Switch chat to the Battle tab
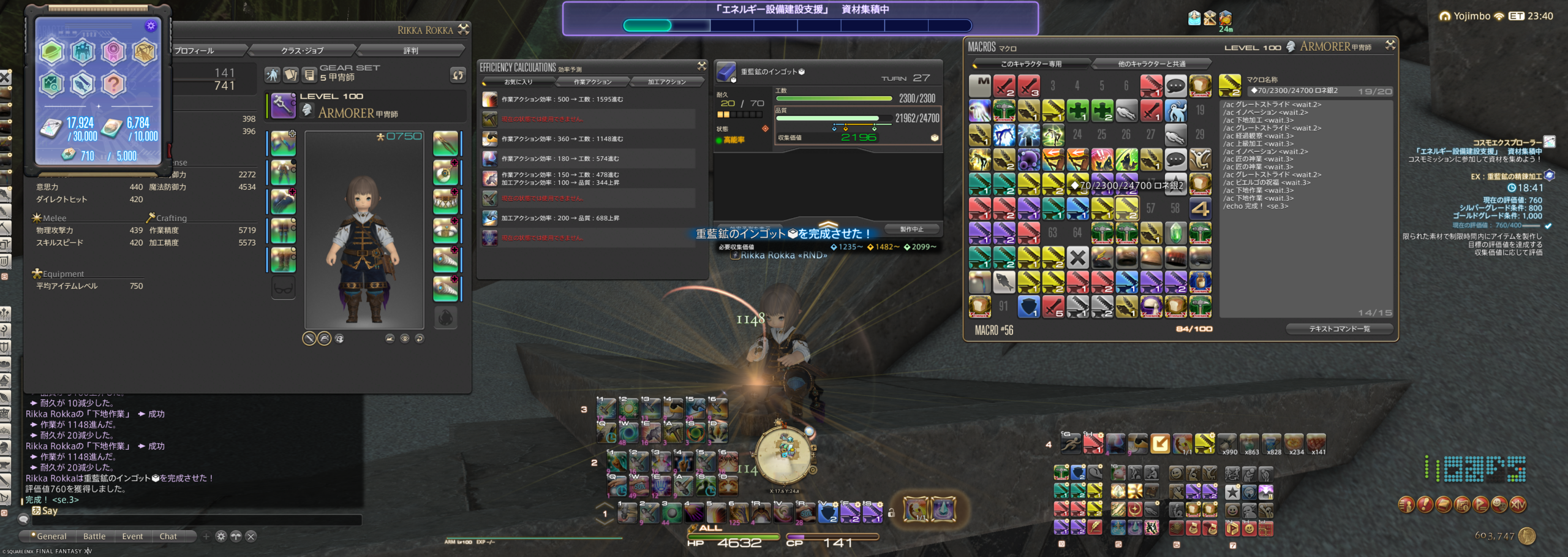 [x=94, y=536]
